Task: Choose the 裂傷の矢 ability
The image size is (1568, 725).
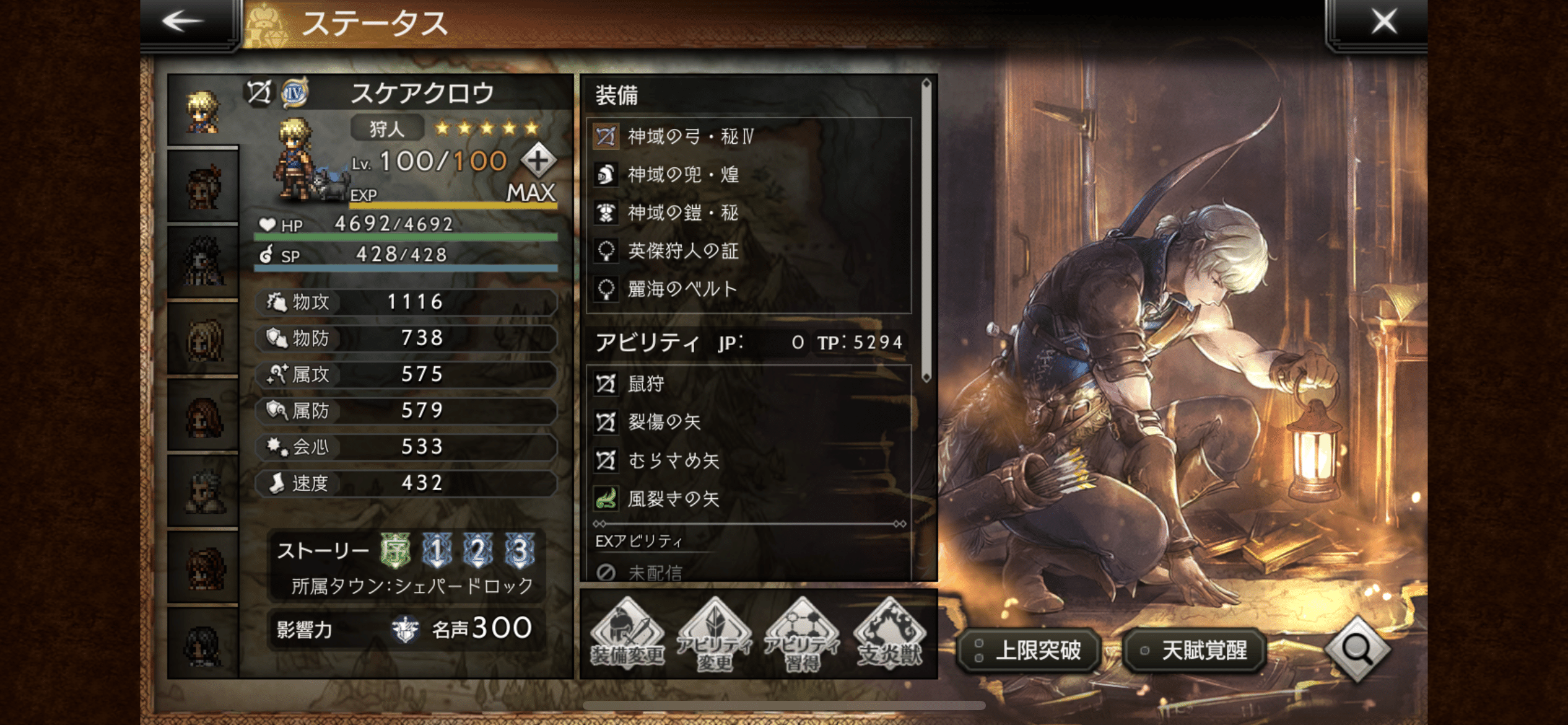Action: [748, 423]
